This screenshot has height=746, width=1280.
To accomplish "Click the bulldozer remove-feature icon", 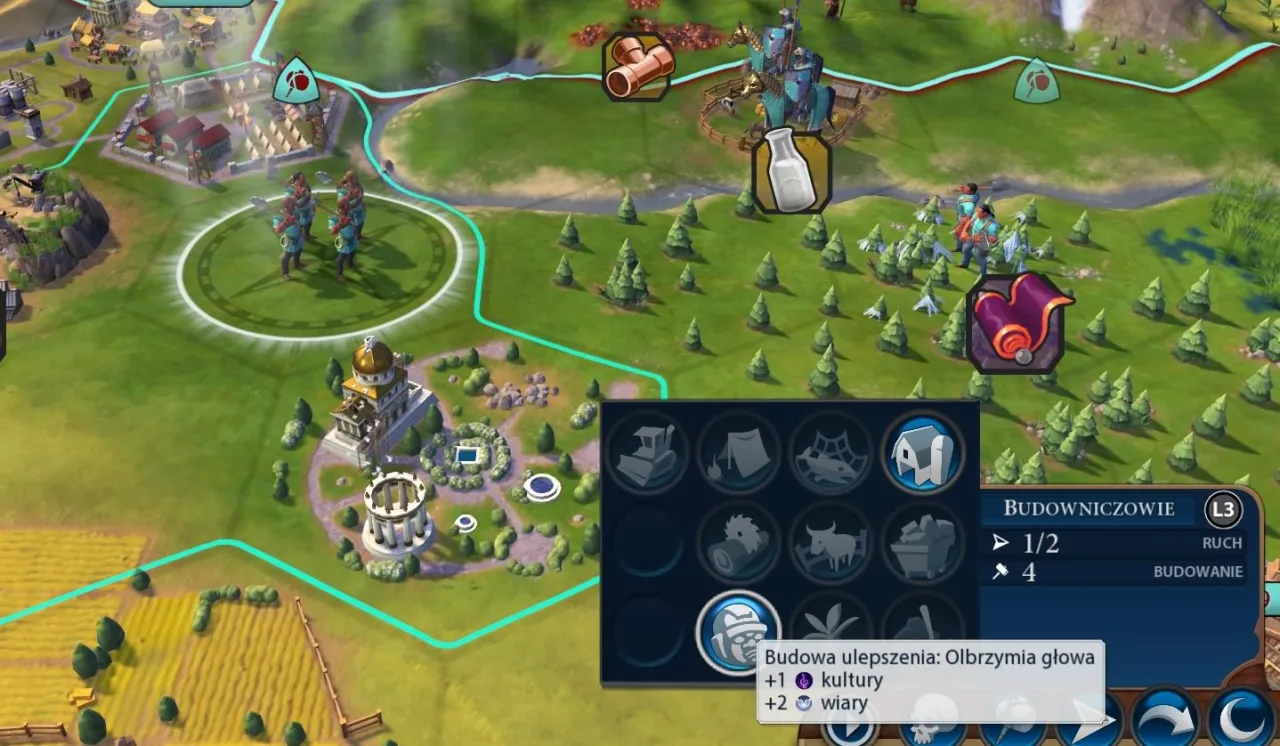I will point(647,452).
